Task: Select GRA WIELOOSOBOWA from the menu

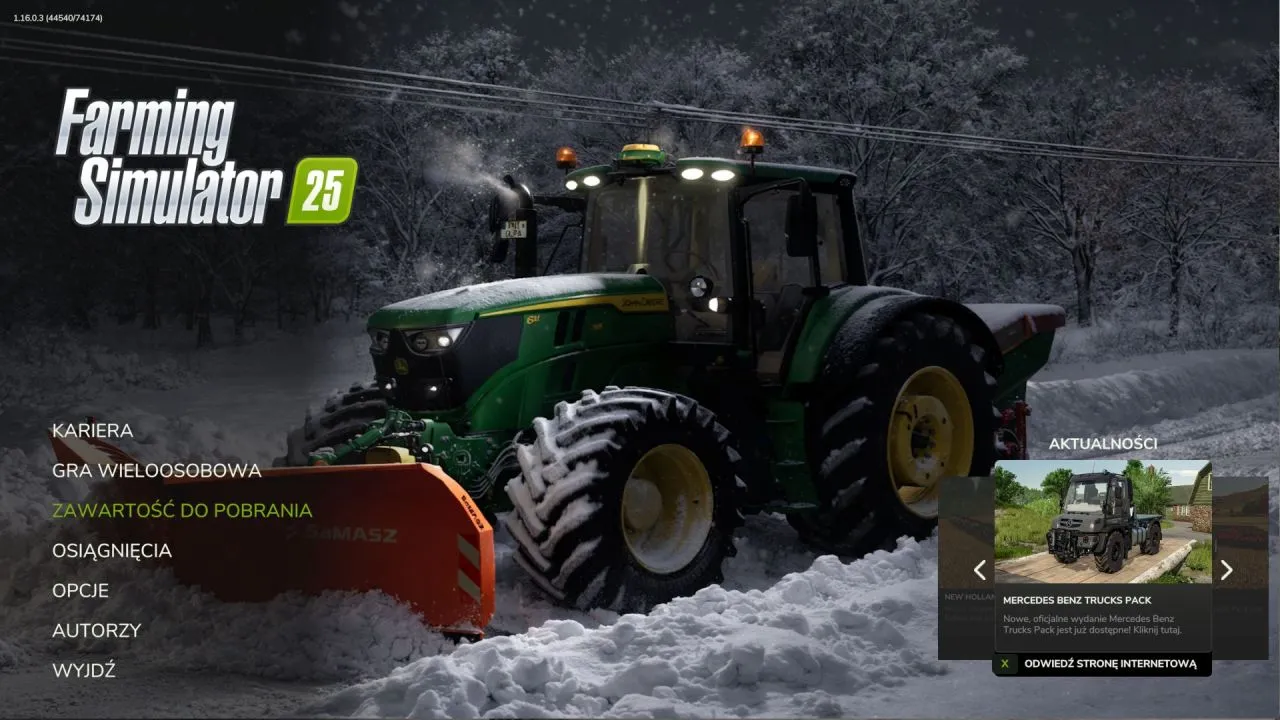Action: pos(157,470)
